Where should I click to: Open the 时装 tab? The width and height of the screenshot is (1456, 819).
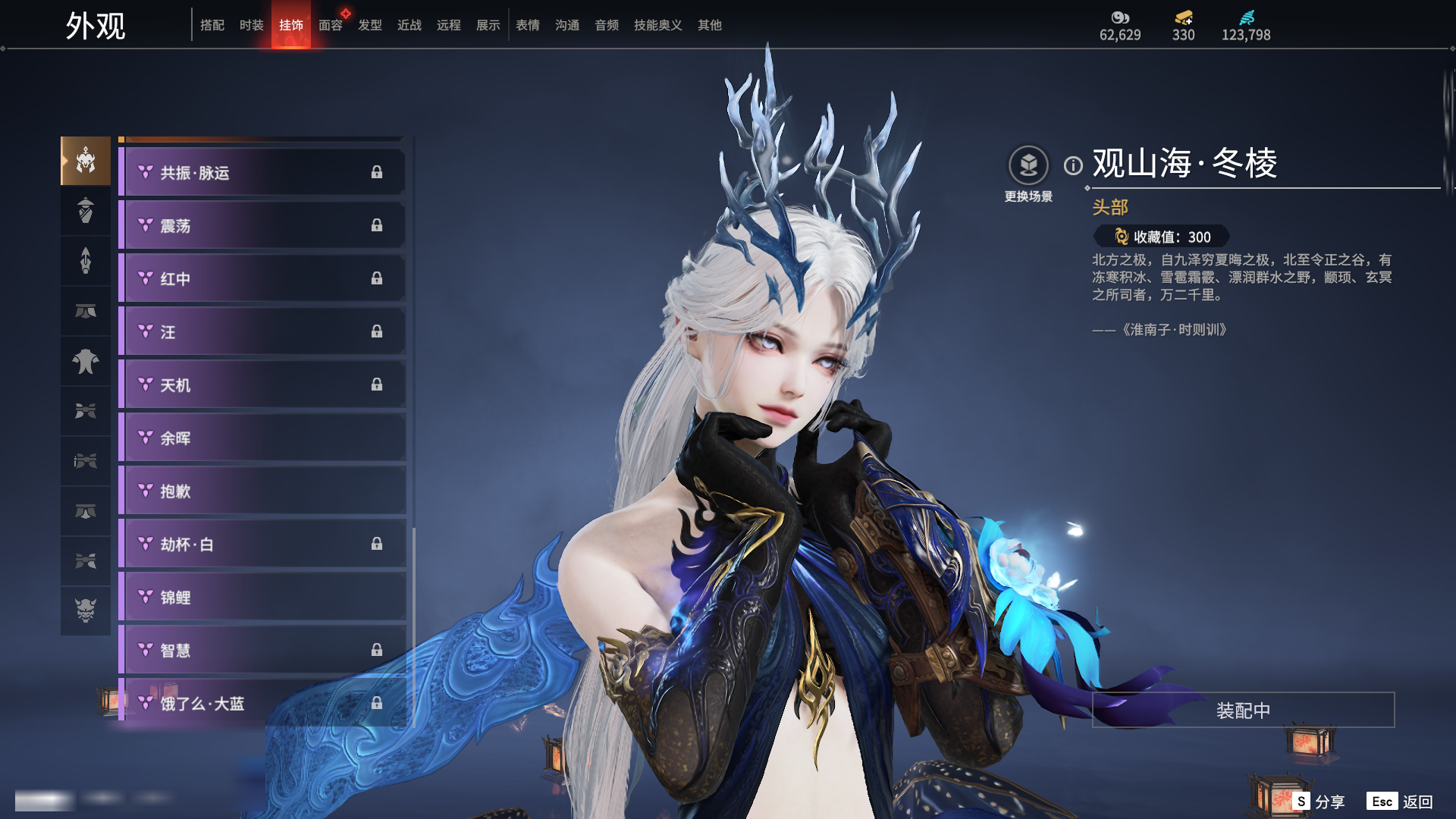click(252, 25)
